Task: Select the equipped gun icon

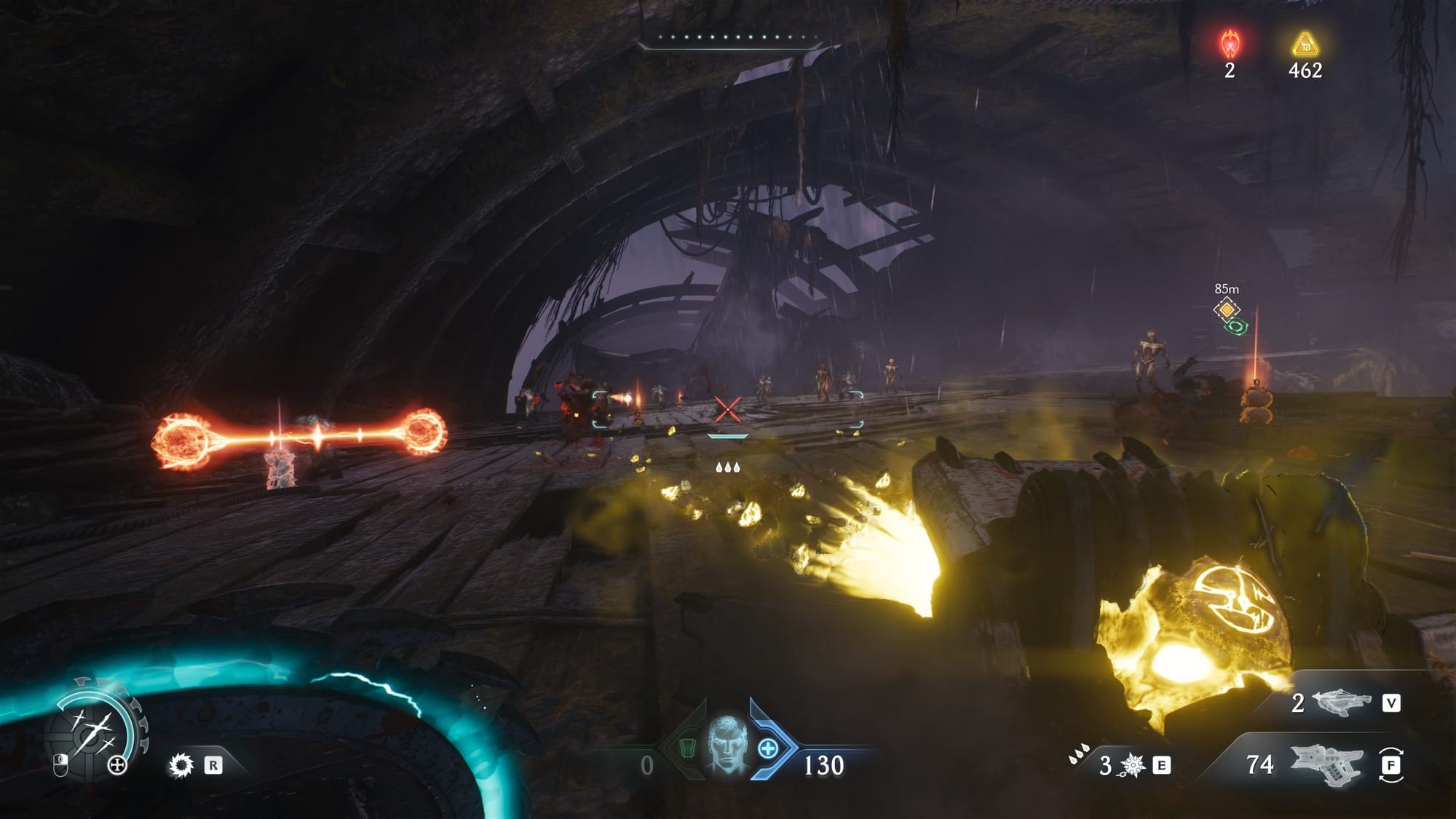Action: pos(1325,764)
